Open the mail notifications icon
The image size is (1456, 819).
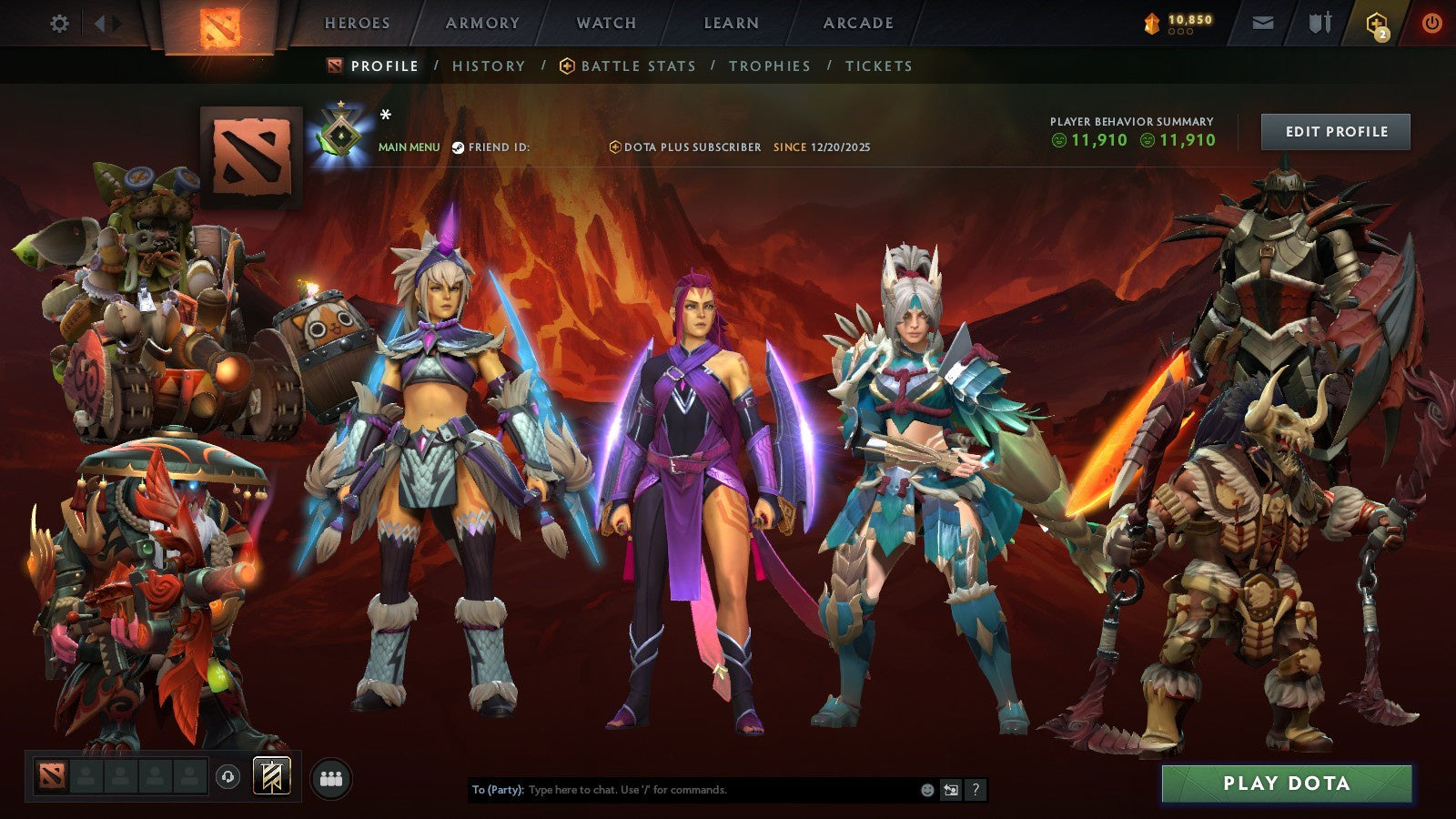coord(1263,24)
